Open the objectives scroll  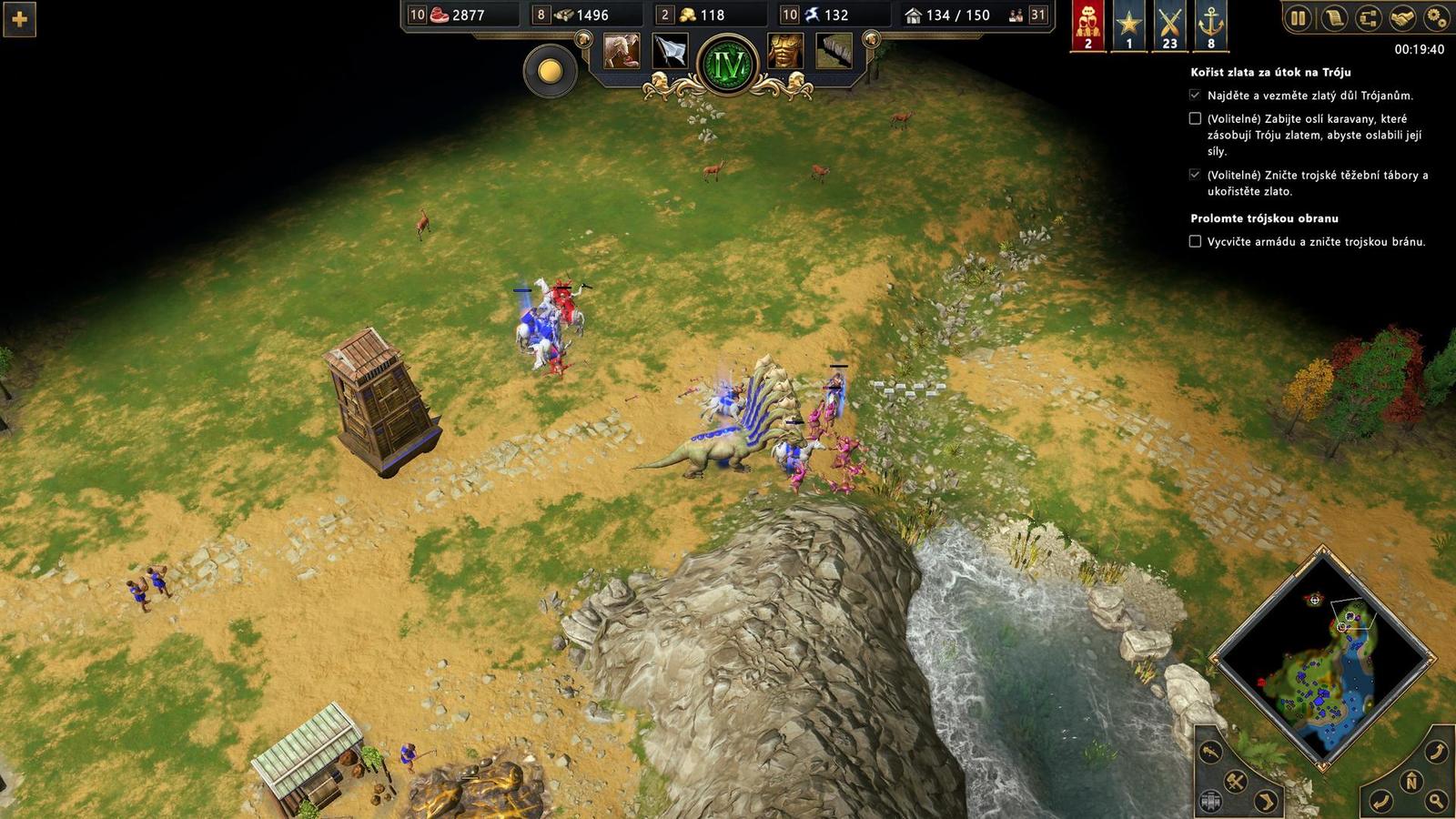click(x=1334, y=17)
